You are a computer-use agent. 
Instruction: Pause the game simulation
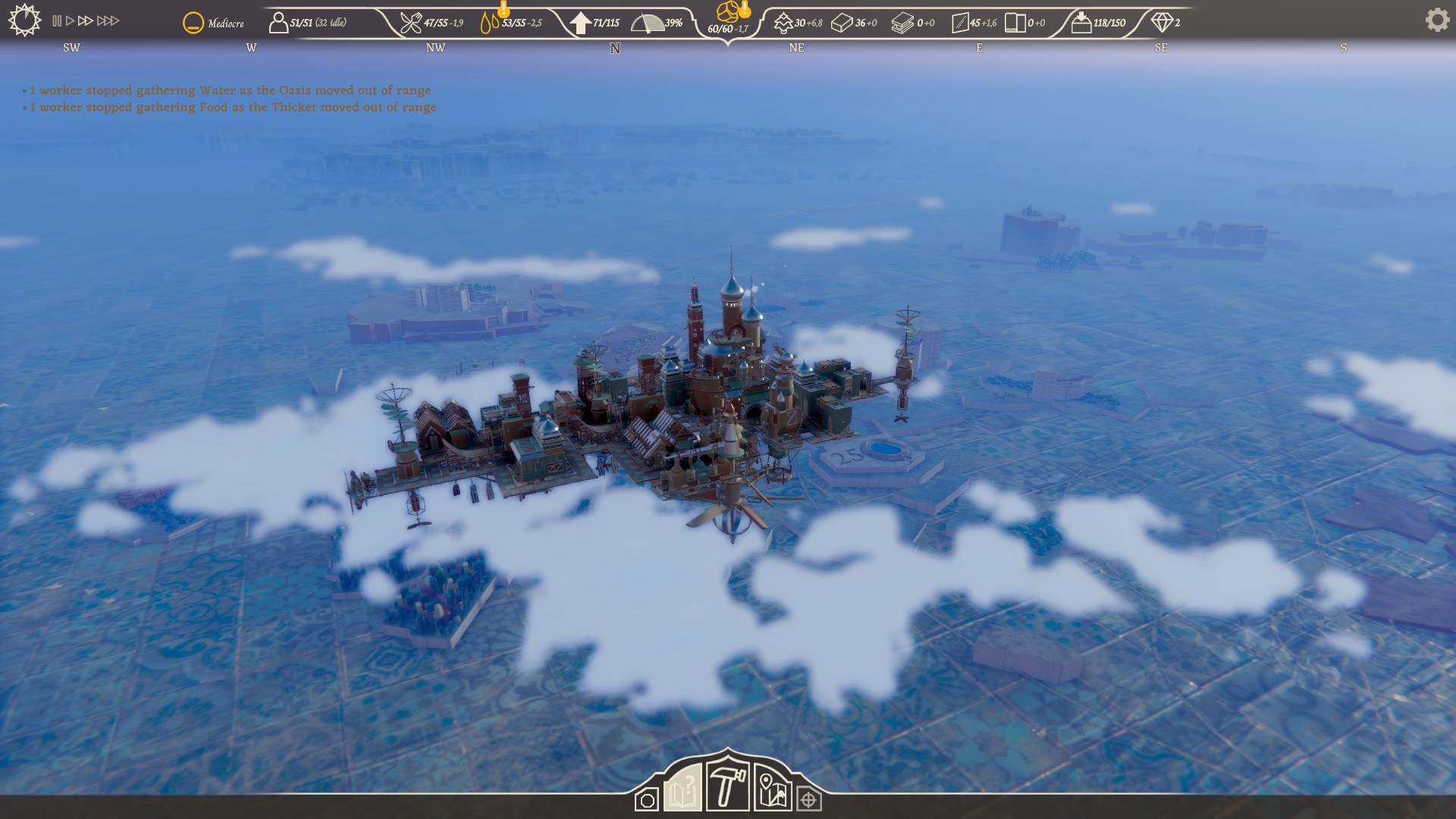click(57, 21)
